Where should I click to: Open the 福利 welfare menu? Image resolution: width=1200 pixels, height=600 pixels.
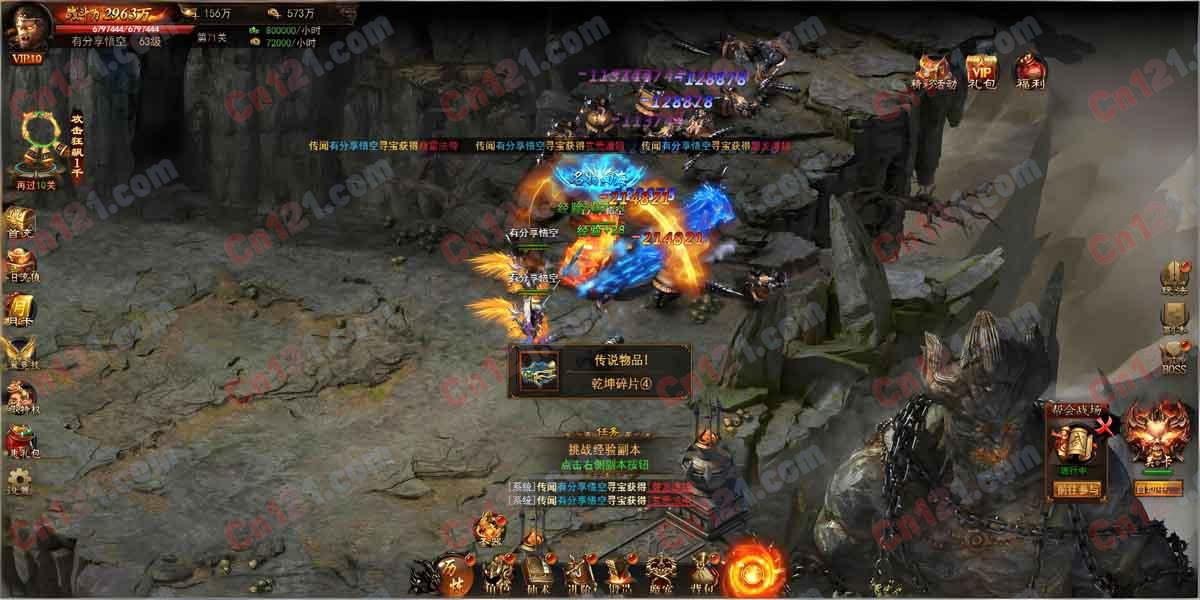1030,71
